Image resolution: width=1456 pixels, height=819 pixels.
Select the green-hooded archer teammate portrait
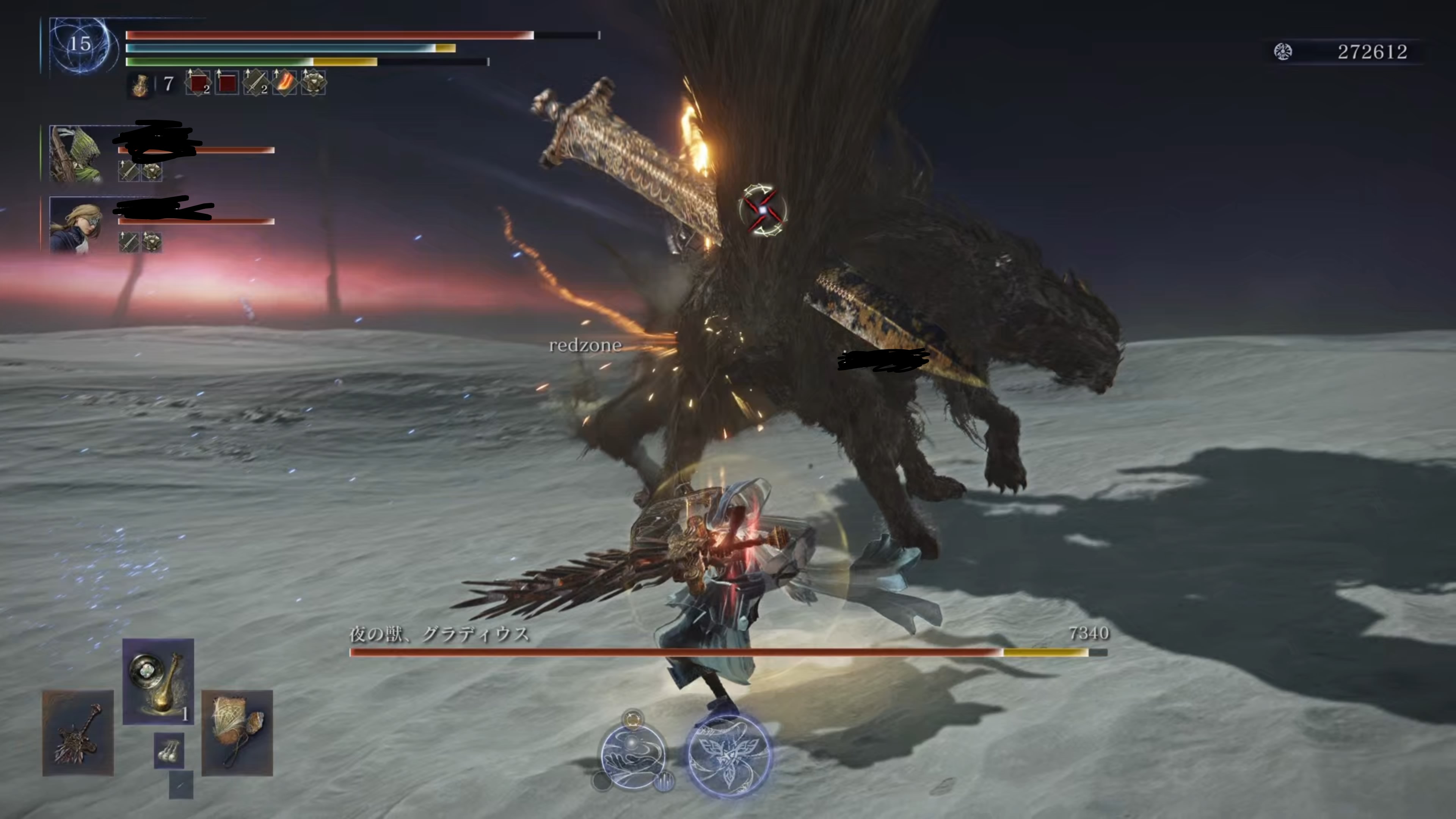point(76,154)
